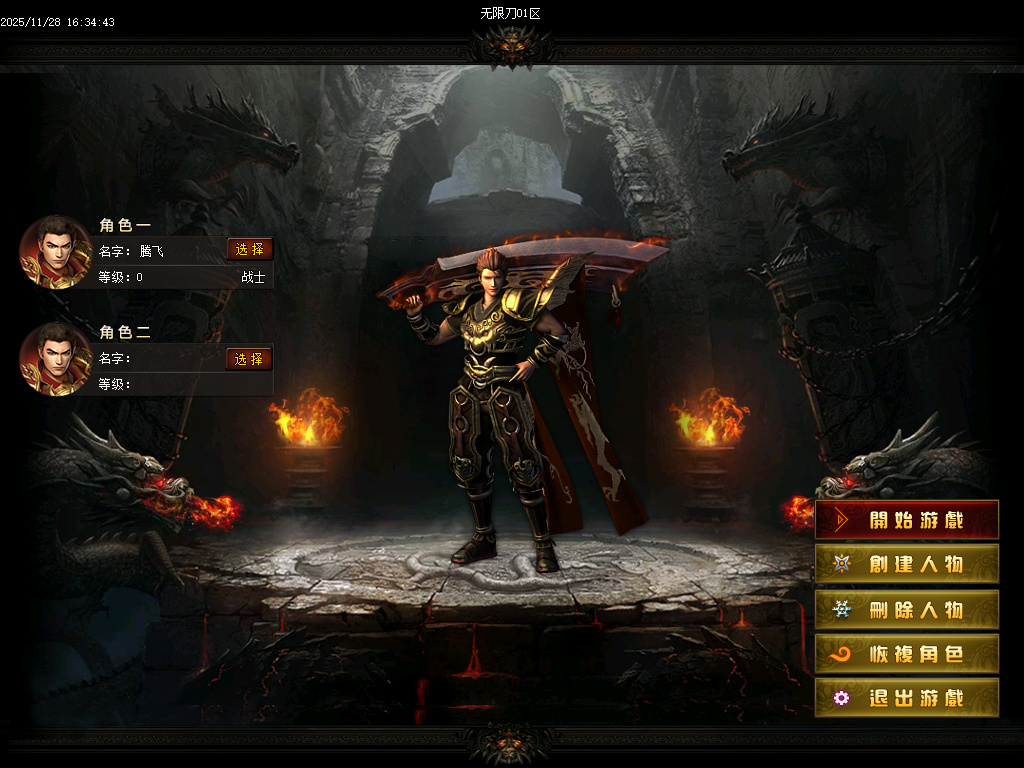Restore a character with 恢復角色

(x=906, y=654)
